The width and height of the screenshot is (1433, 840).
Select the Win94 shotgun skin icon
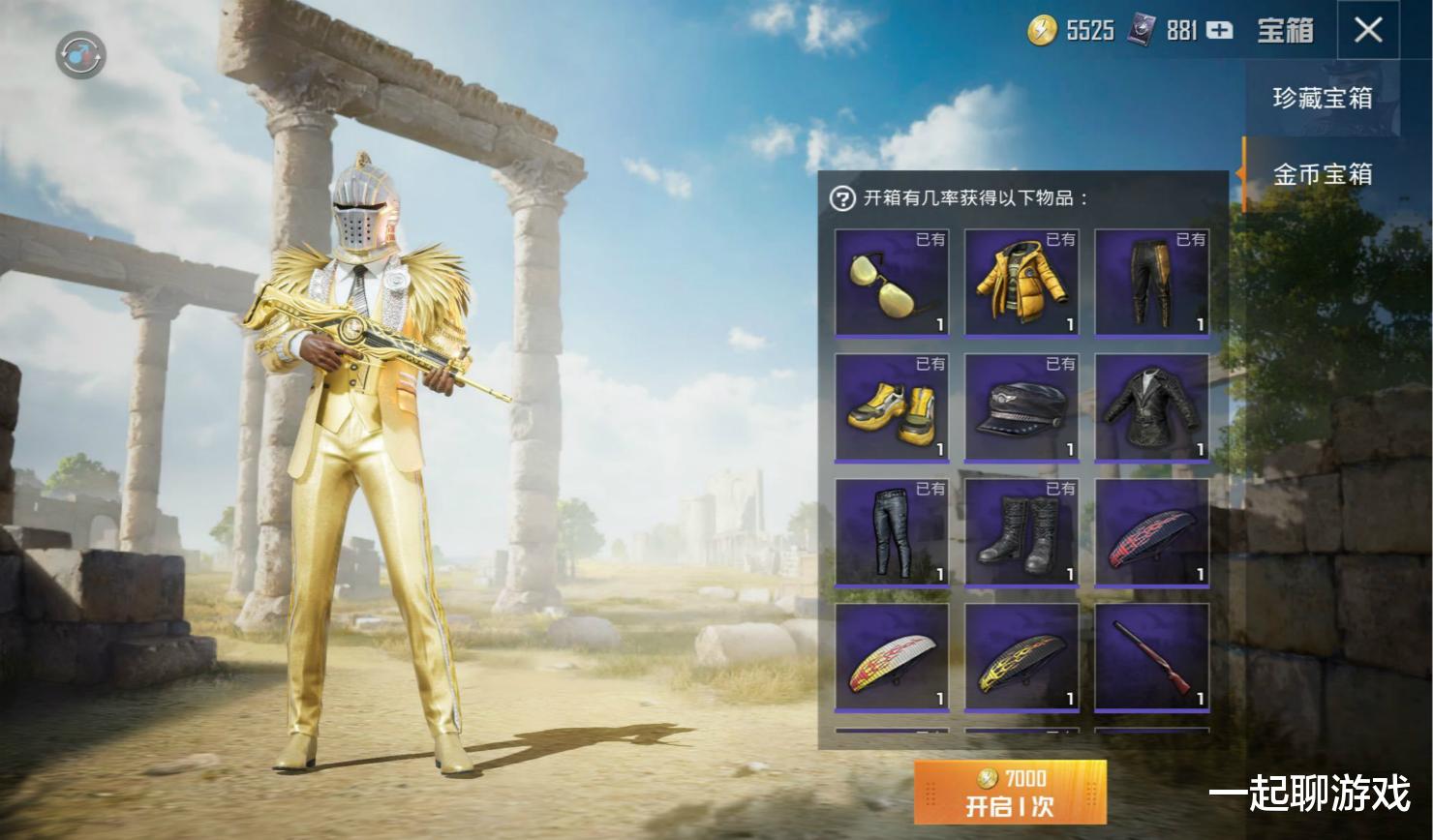[1152, 658]
